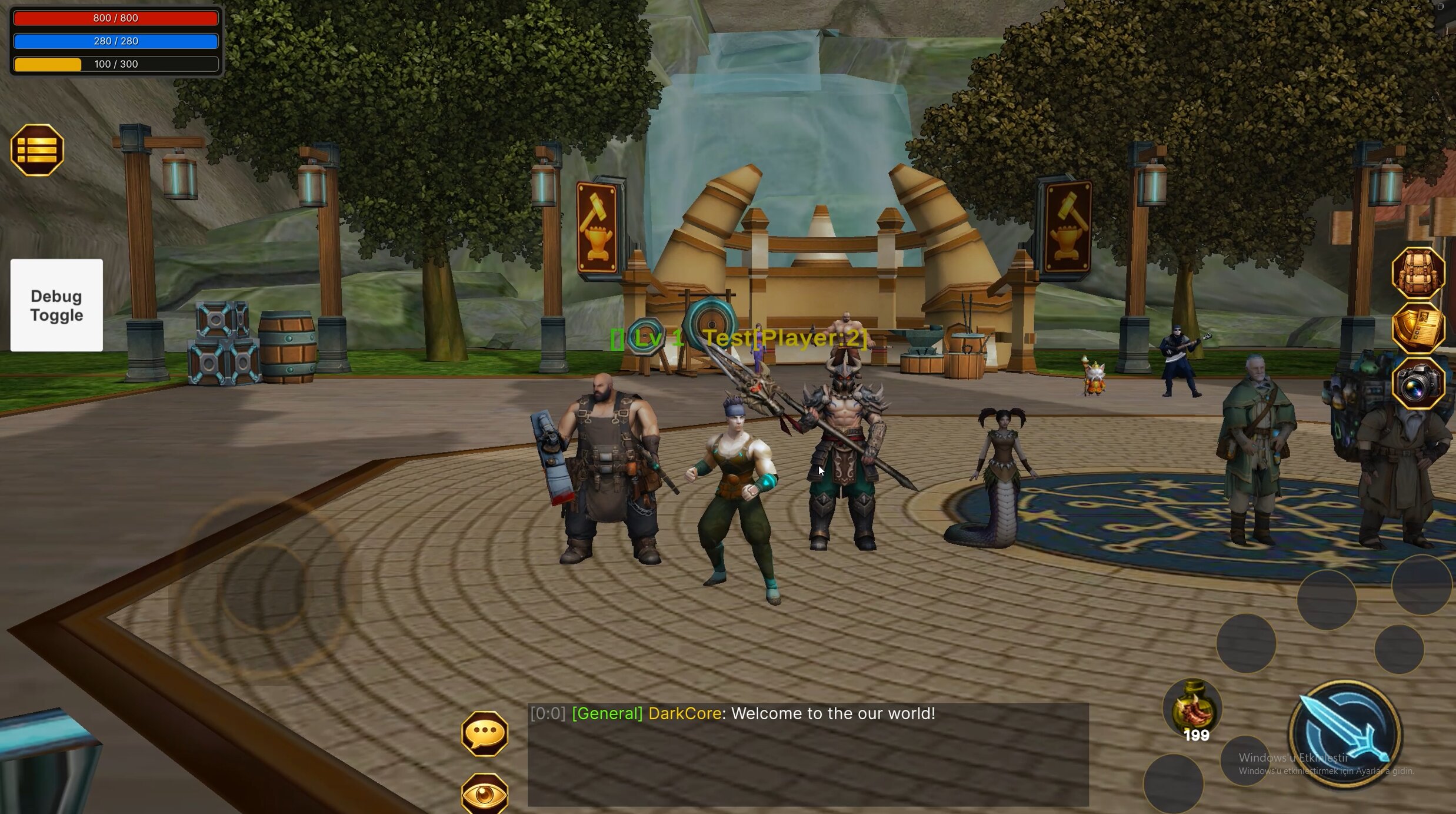Image resolution: width=1456 pixels, height=814 pixels.
Task: Open the shield and scroll character sheet
Action: point(1418,328)
